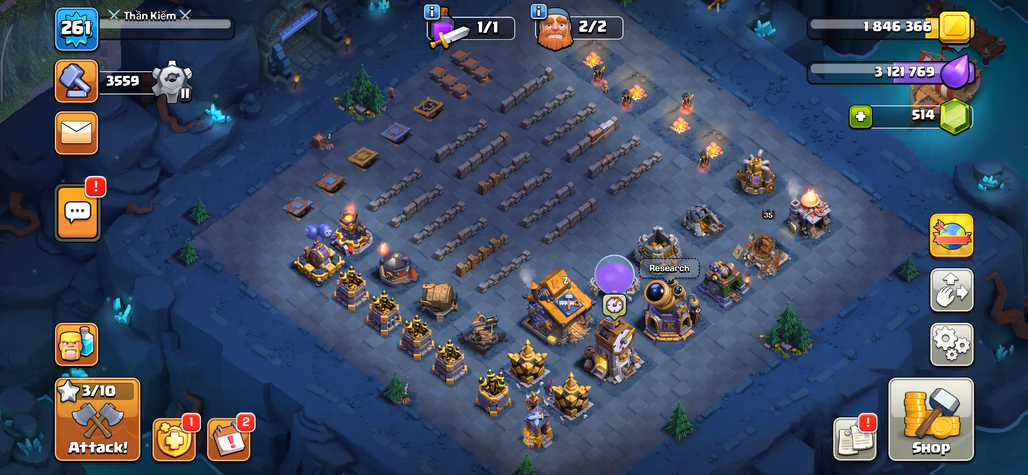Start a battle with the Attack! button
1028x475 pixels.
coord(97,420)
